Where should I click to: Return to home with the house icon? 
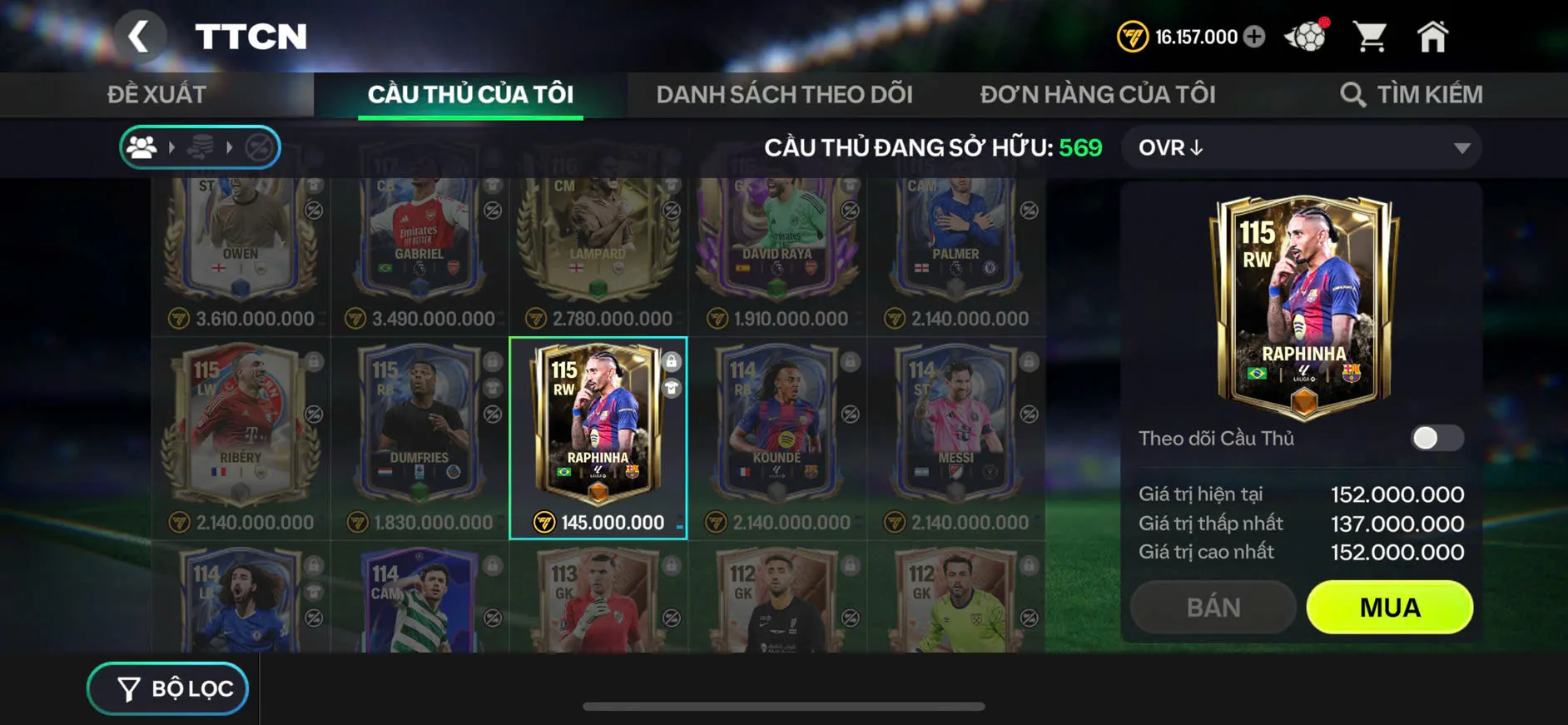pyautogui.click(x=1434, y=37)
